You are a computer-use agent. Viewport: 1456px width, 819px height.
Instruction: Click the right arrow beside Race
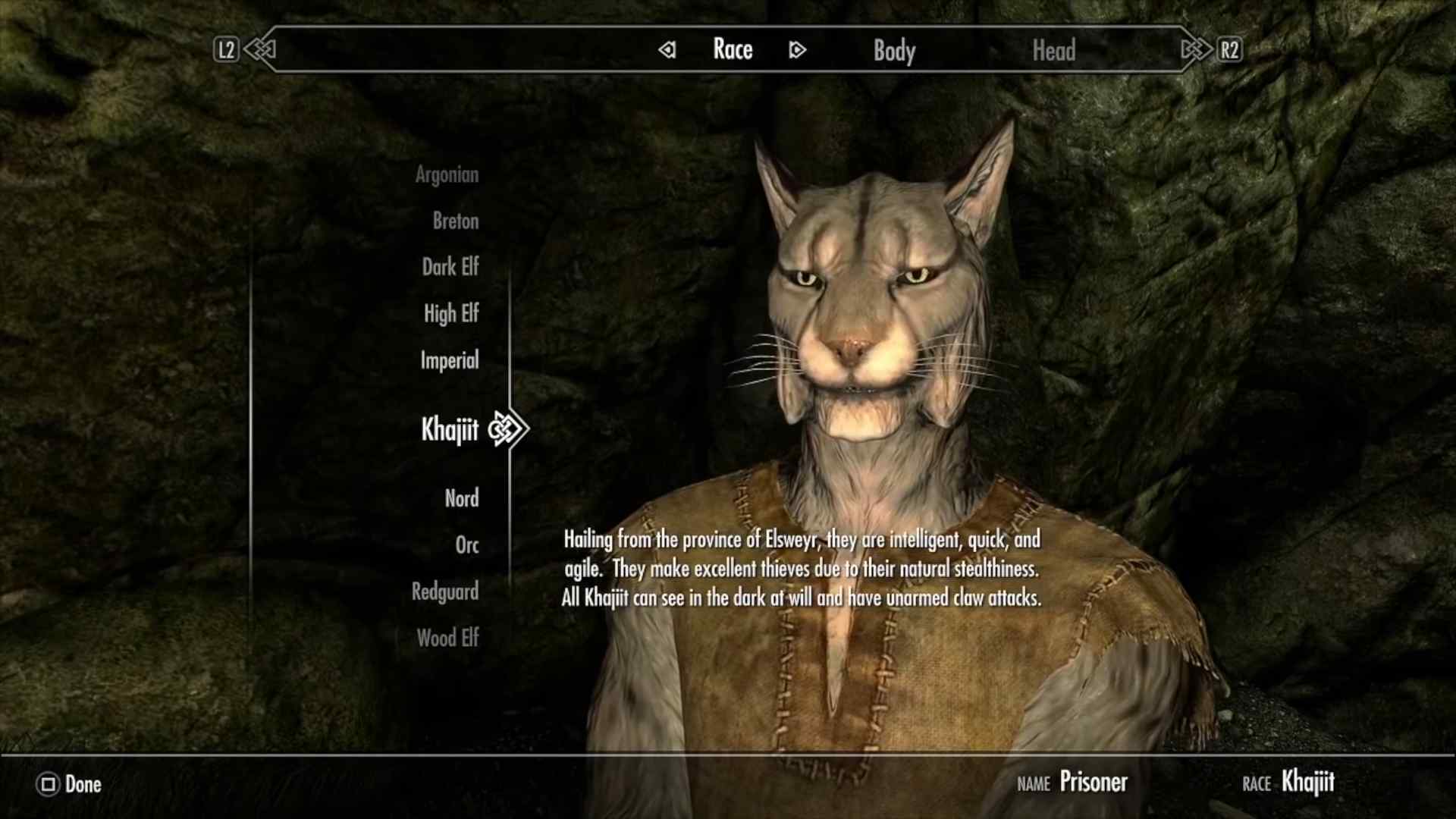point(796,50)
